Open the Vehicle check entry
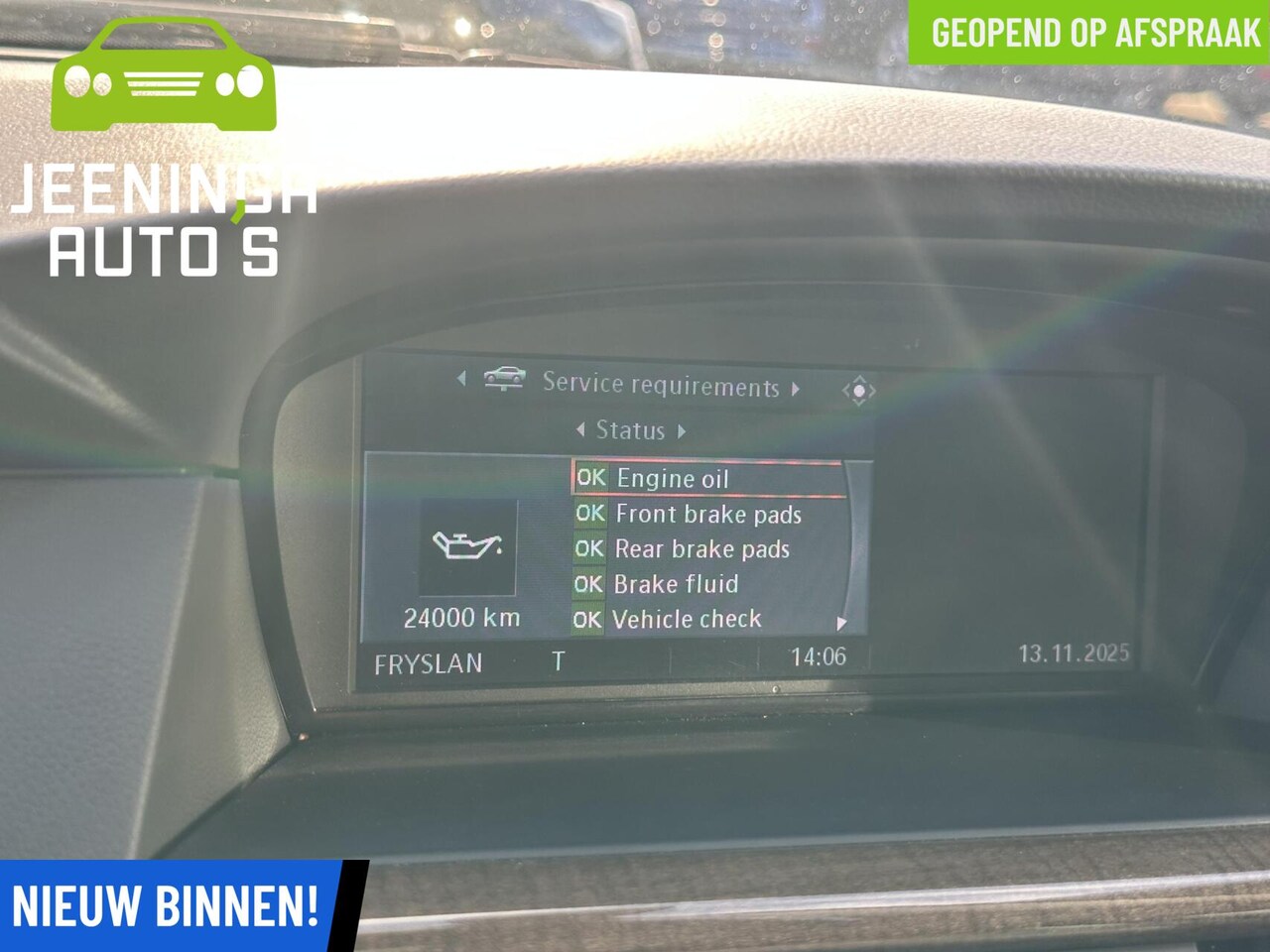 tap(687, 620)
